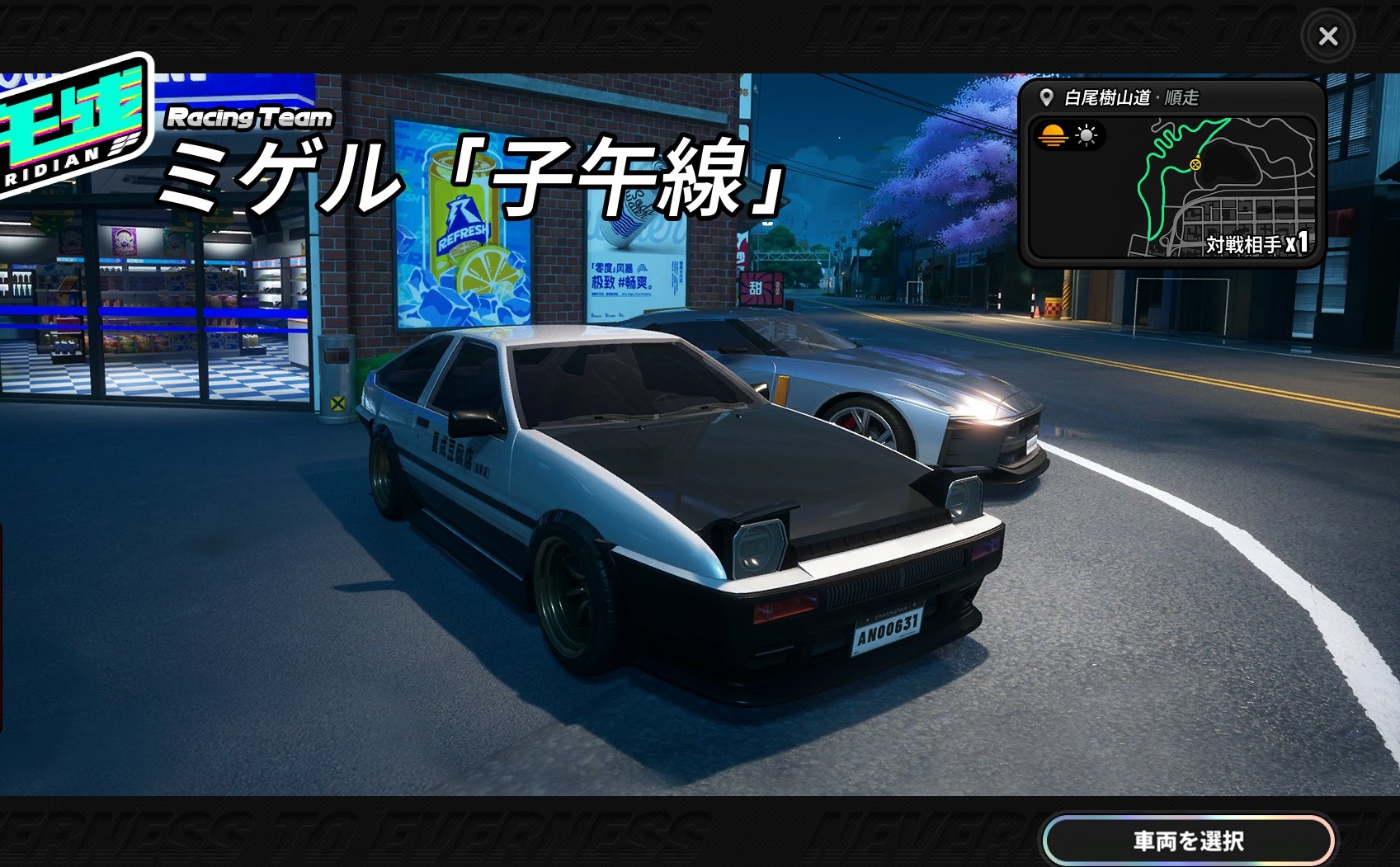Select the sunset time-of-day icon
This screenshot has height=867, width=1400.
(1053, 135)
